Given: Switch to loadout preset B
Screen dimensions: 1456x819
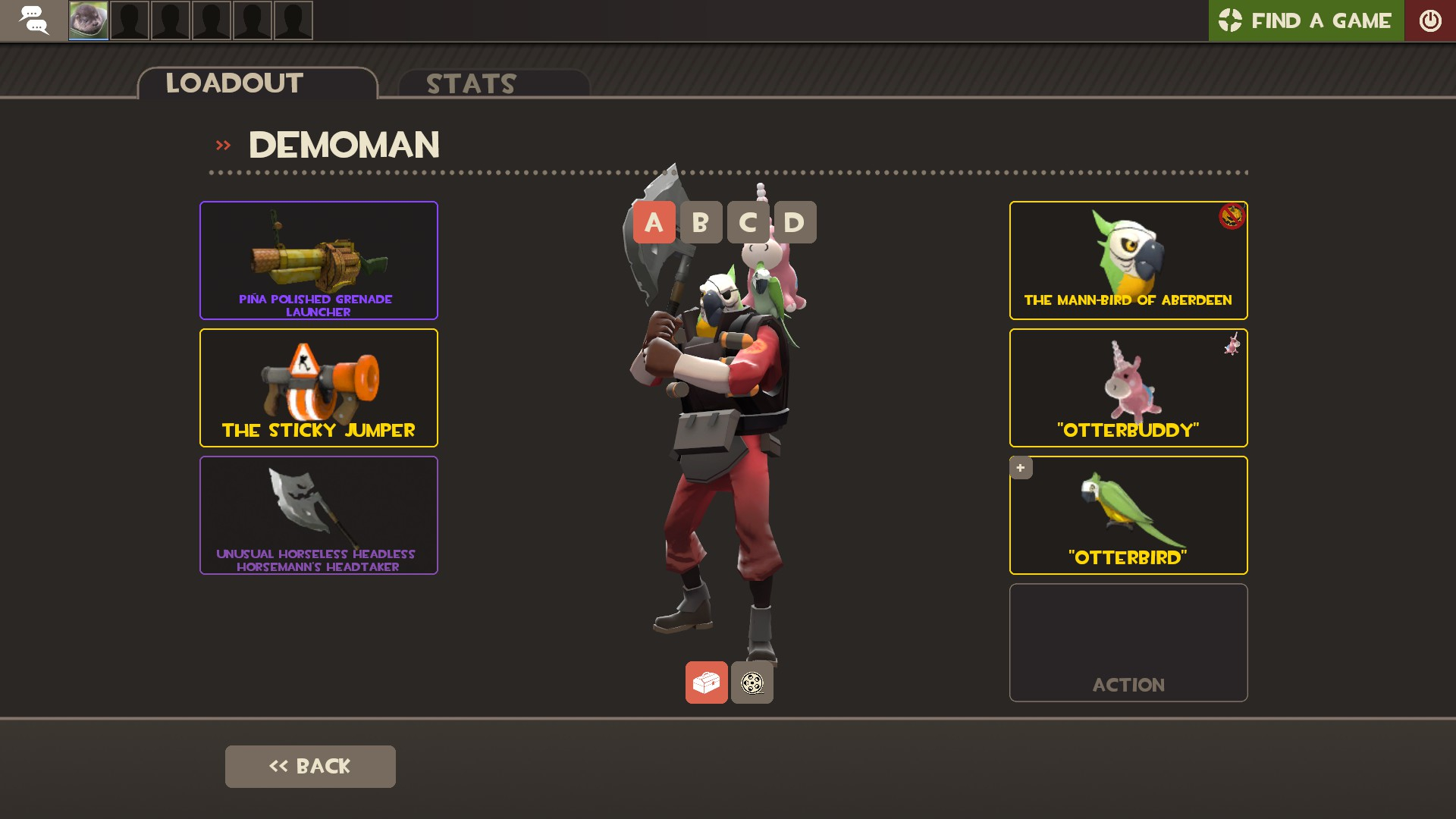Looking at the screenshot, I should point(701,222).
